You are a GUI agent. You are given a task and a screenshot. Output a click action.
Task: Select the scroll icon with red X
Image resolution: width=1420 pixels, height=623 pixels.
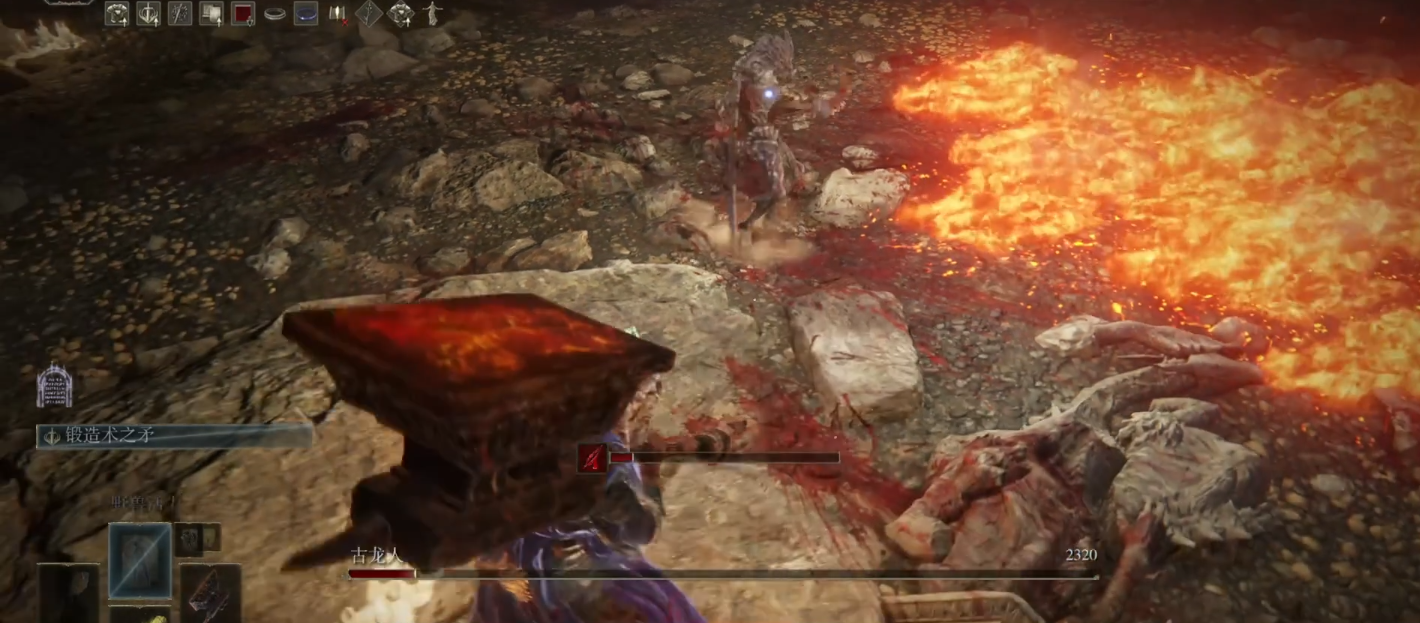click(x=338, y=14)
